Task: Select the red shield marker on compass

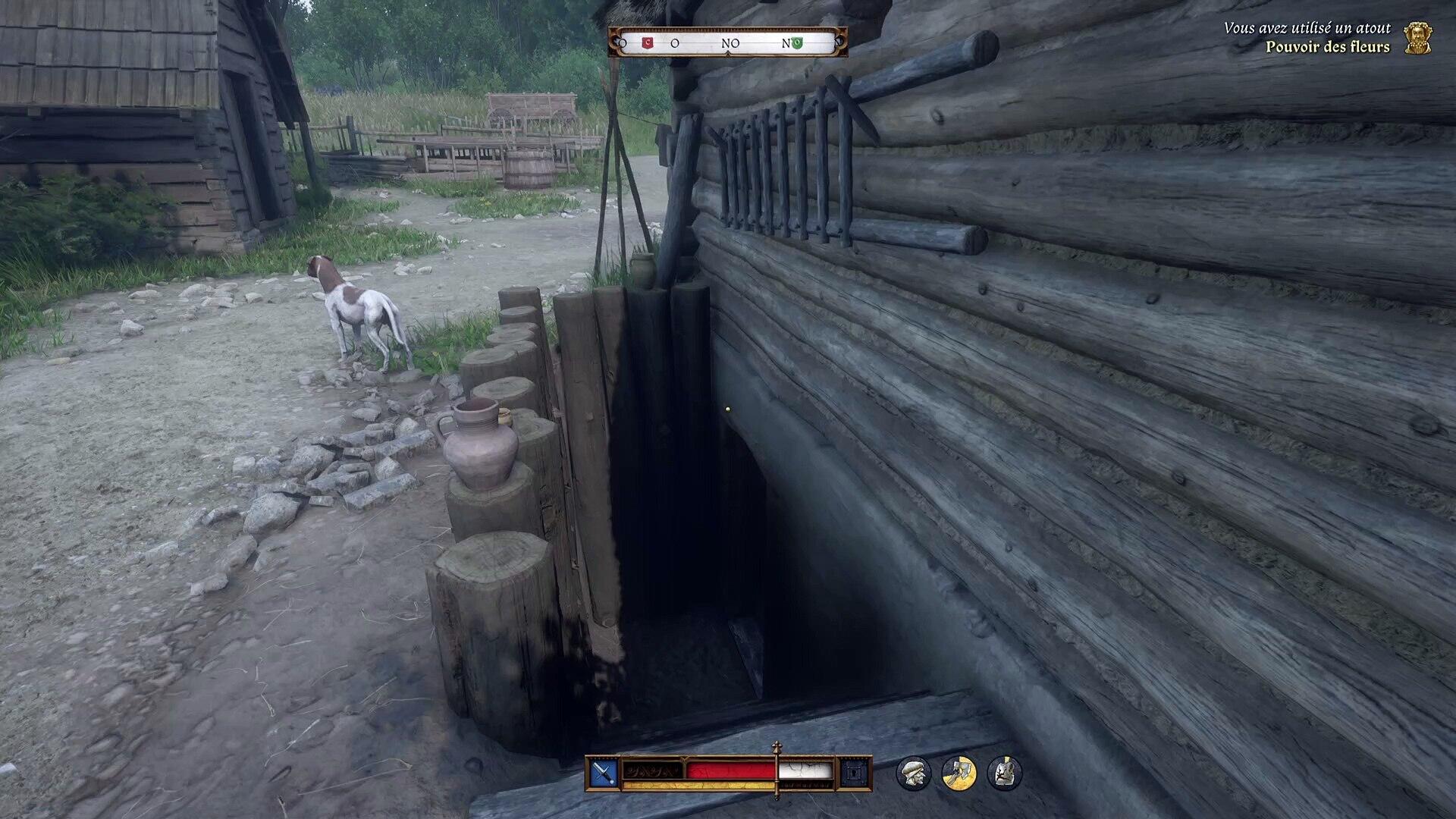Action: pyautogui.click(x=647, y=43)
